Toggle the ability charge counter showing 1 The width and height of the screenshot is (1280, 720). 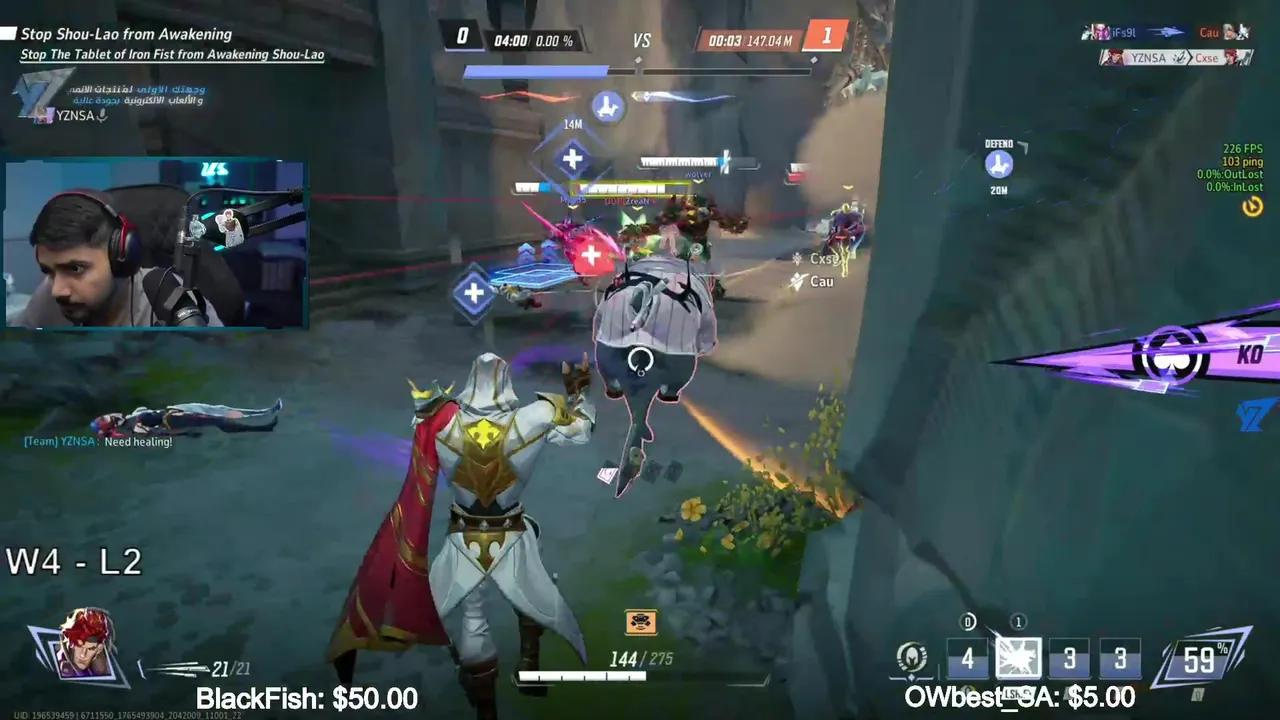tap(1018, 621)
